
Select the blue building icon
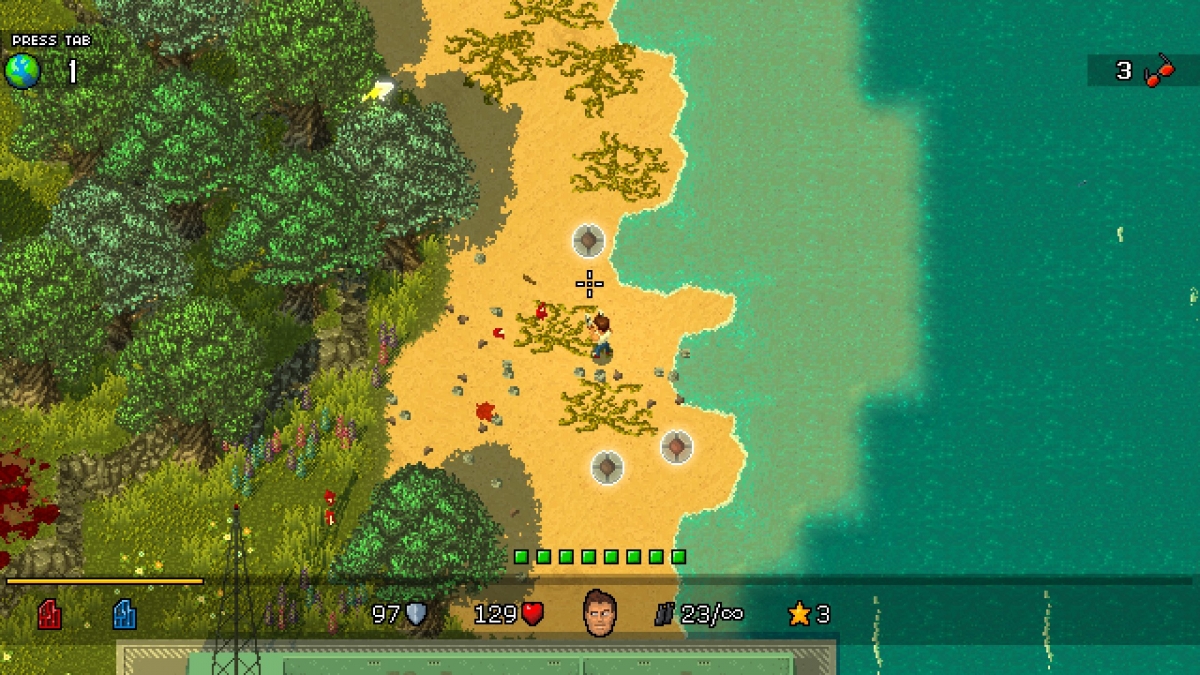(x=124, y=613)
